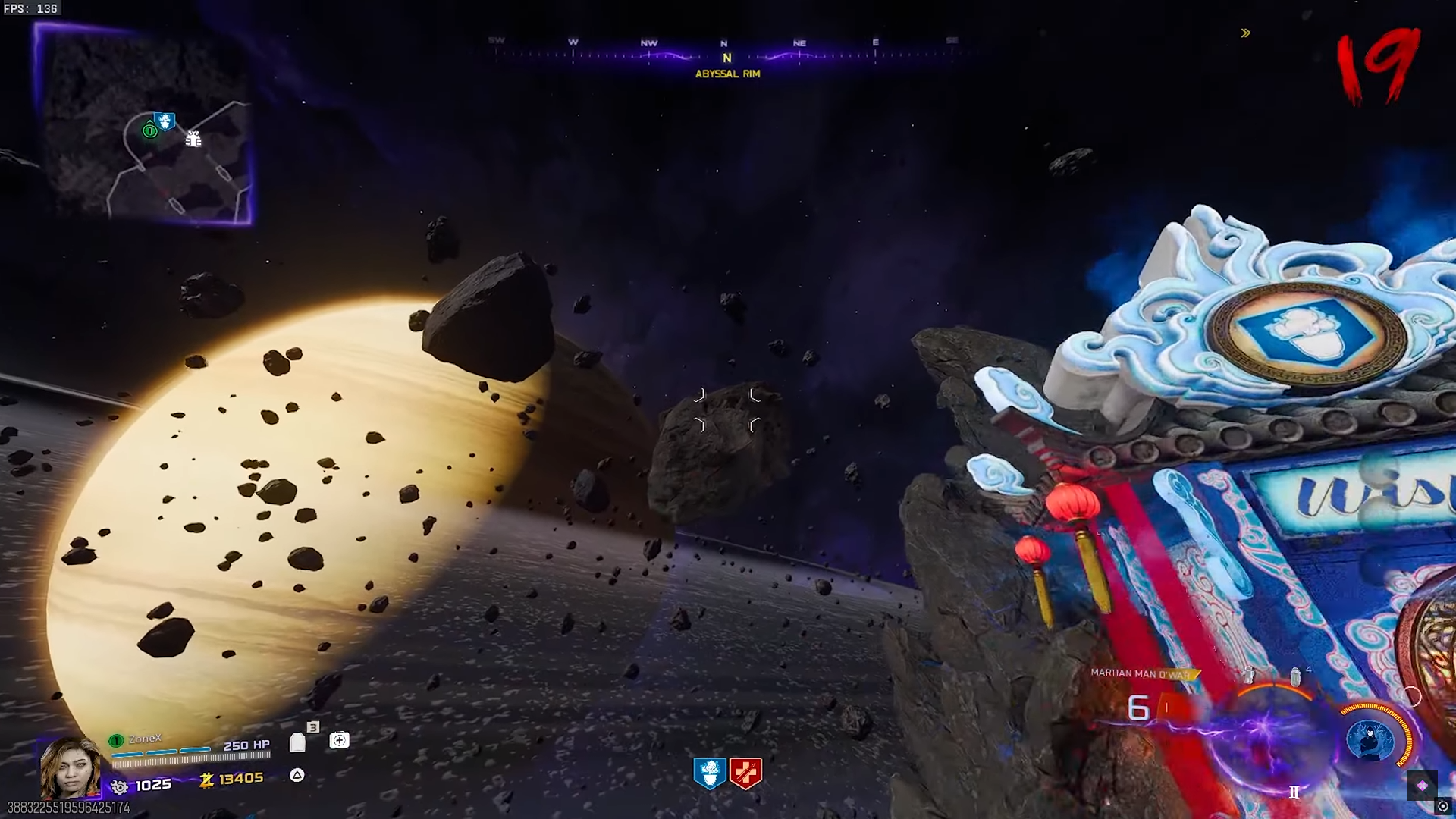The width and height of the screenshot is (1456, 819).
Task: Select the red Quick Revive perk icon
Action: point(745,773)
